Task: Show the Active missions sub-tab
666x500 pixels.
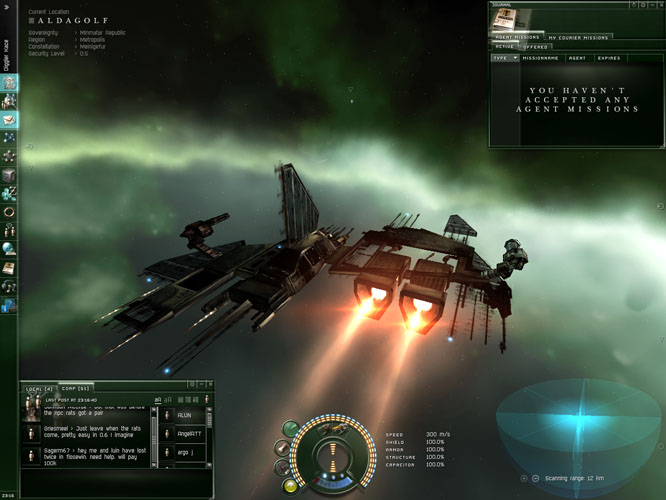Action: pos(505,47)
